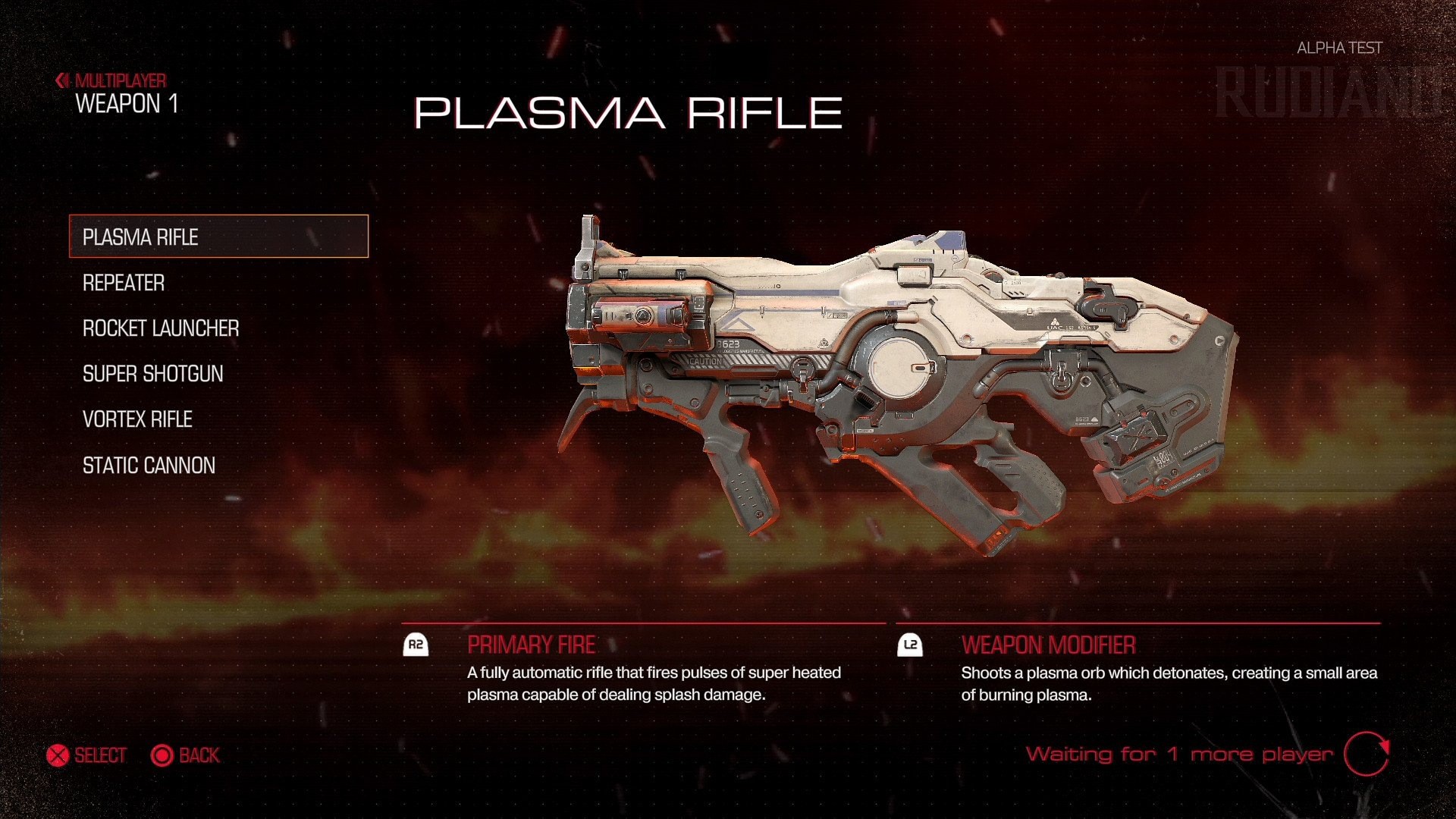Pick the Rocket Launcher option
Image resolution: width=1456 pixels, height=819 pixels.
point(161,328)
